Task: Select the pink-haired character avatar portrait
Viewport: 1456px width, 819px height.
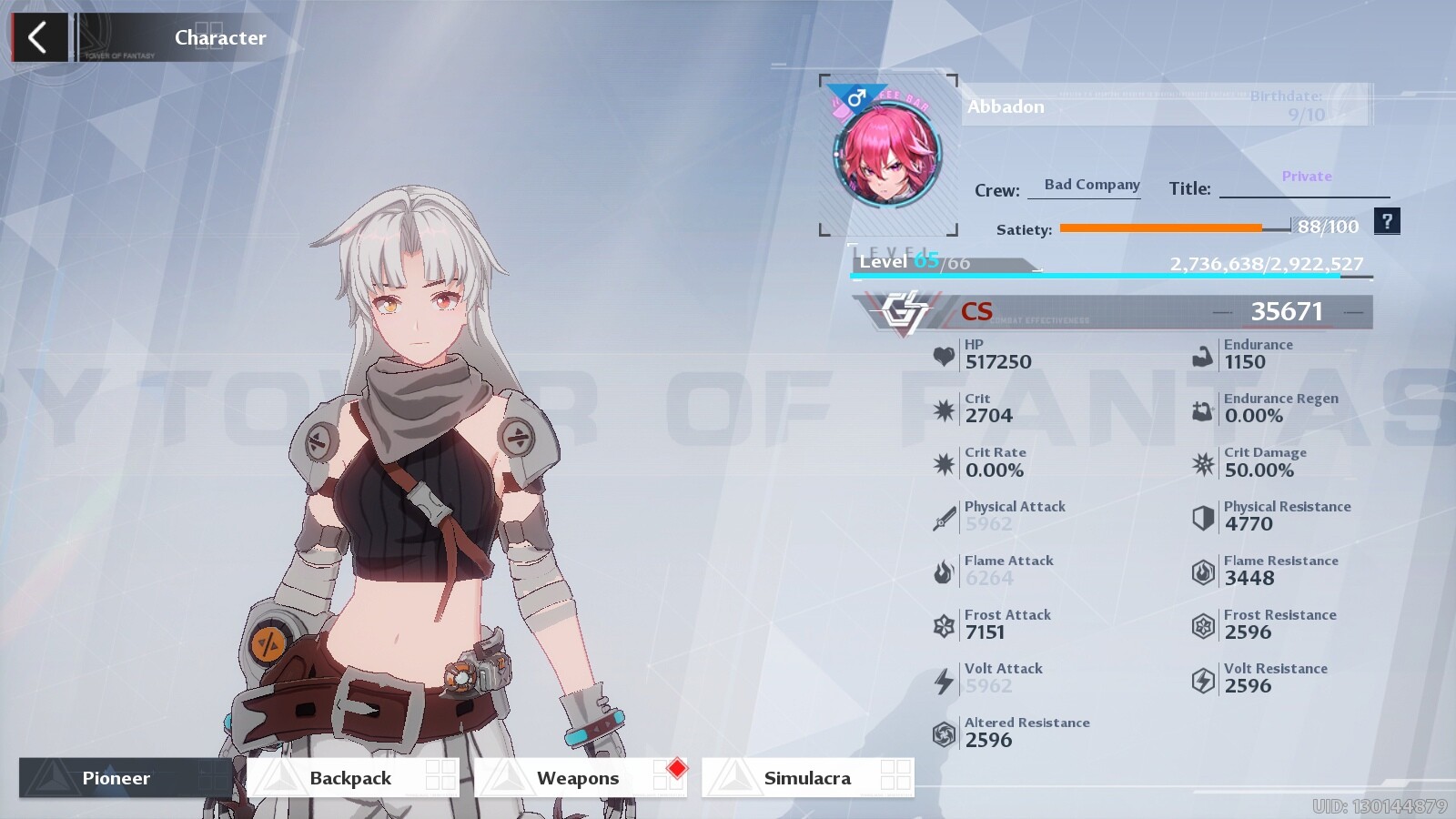Action: tap(887, 155)
